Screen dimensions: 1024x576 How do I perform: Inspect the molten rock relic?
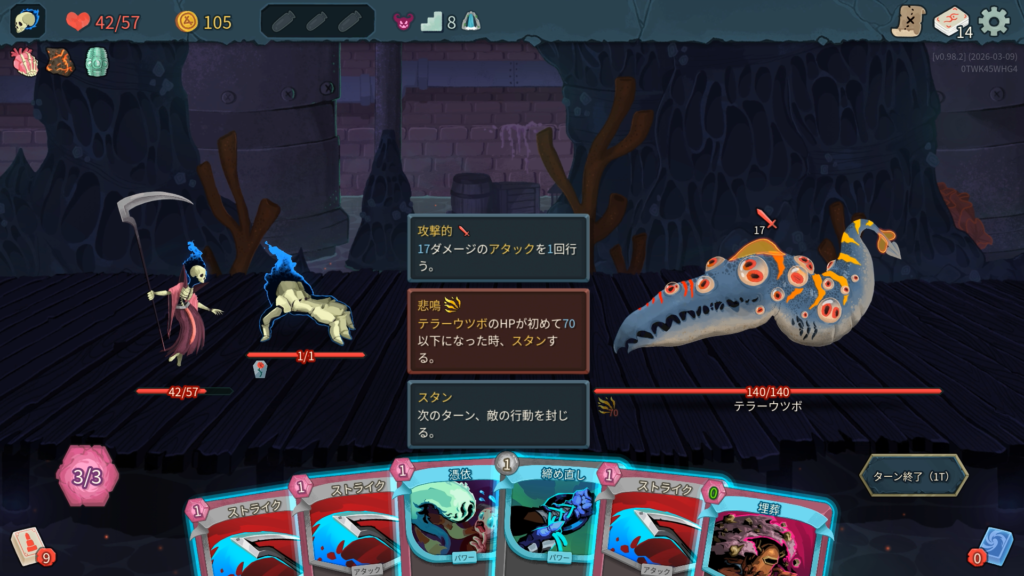click(x=60, y=62)
